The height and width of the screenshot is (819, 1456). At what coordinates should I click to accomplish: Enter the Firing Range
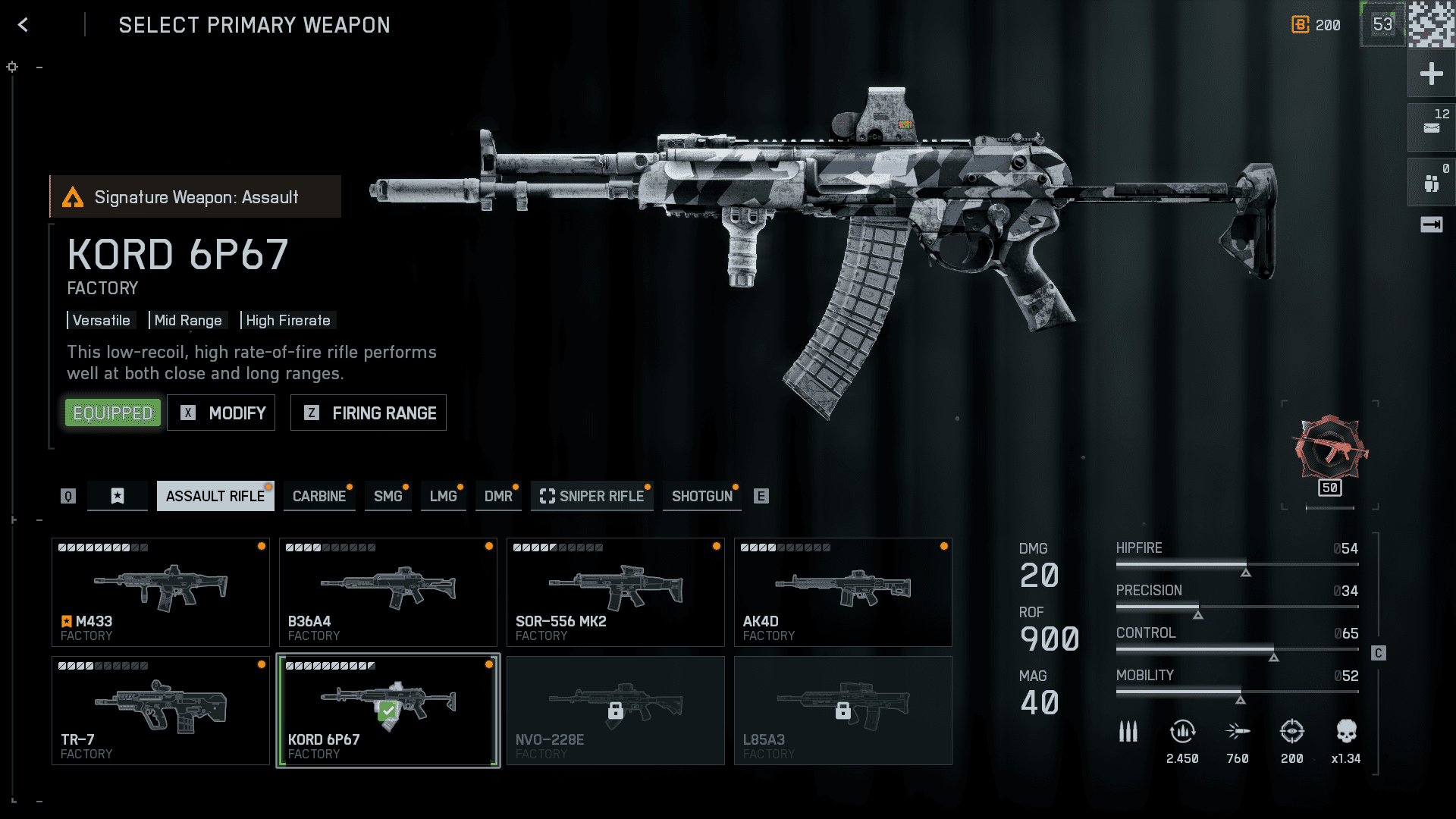tap(369, 413)
